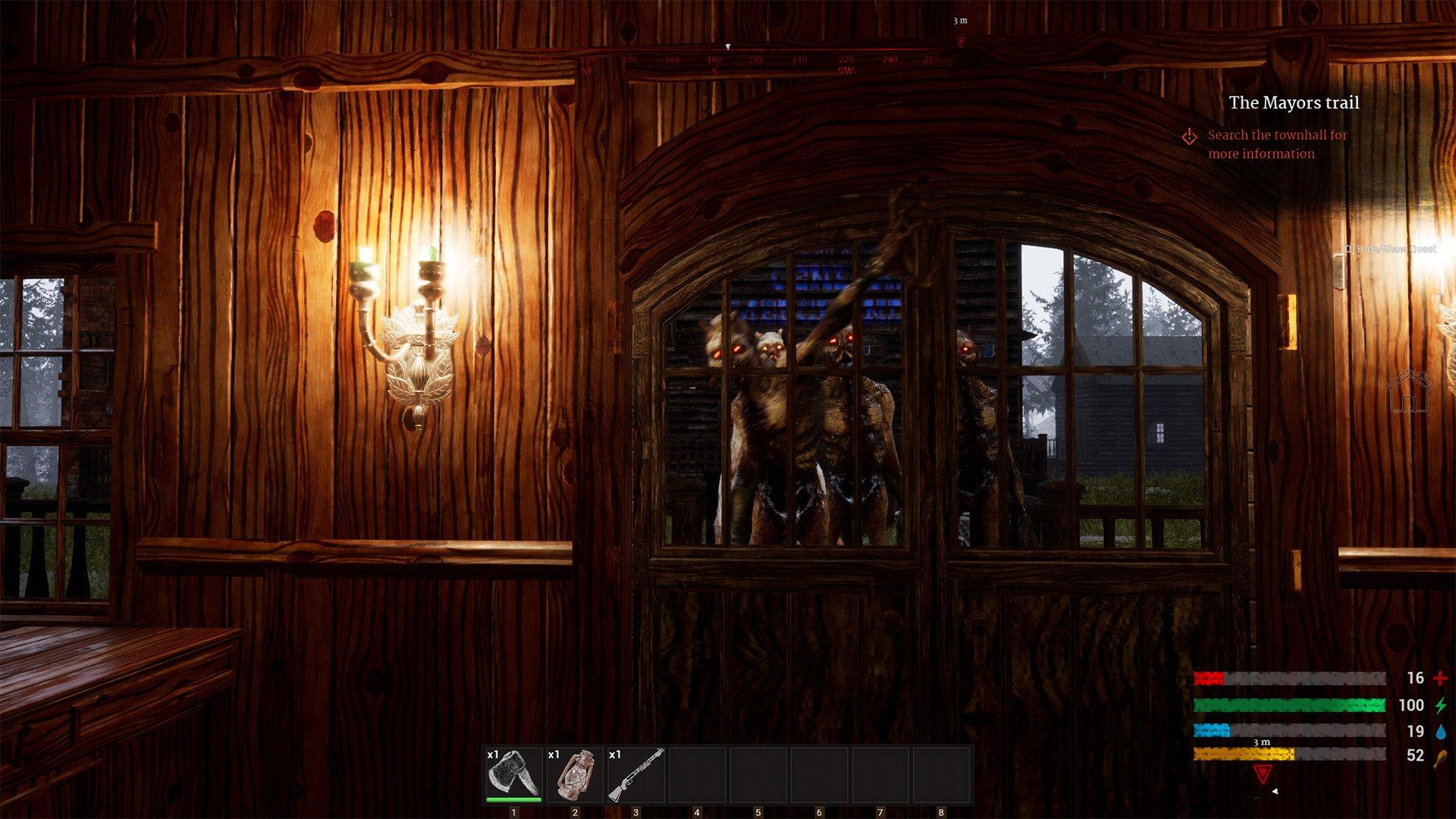Click the SE label on compass strip
The image size is (1456, 819).
[x=586, y=70]
